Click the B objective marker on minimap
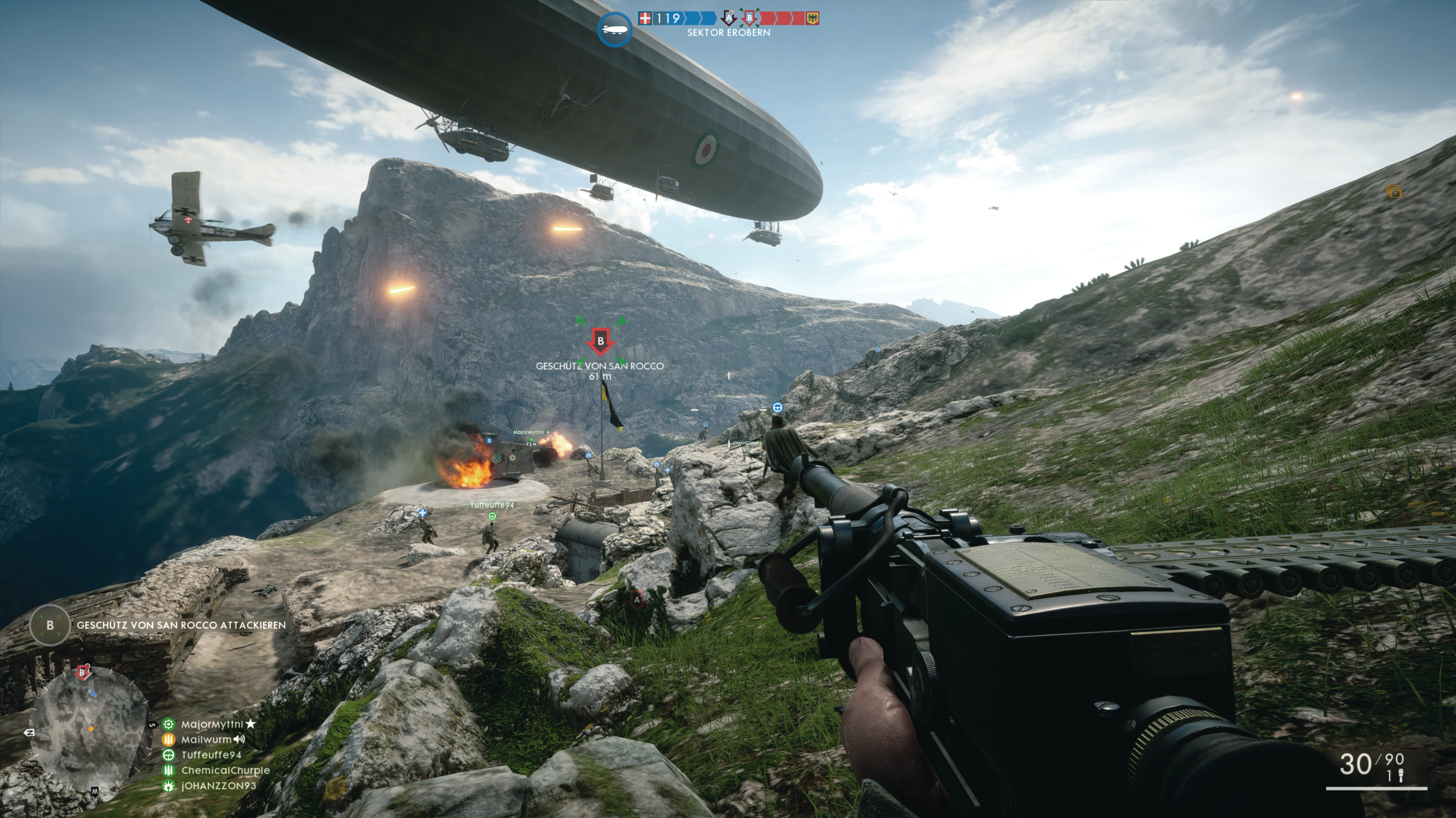The image size is (1456, 818). click(83, 673)
